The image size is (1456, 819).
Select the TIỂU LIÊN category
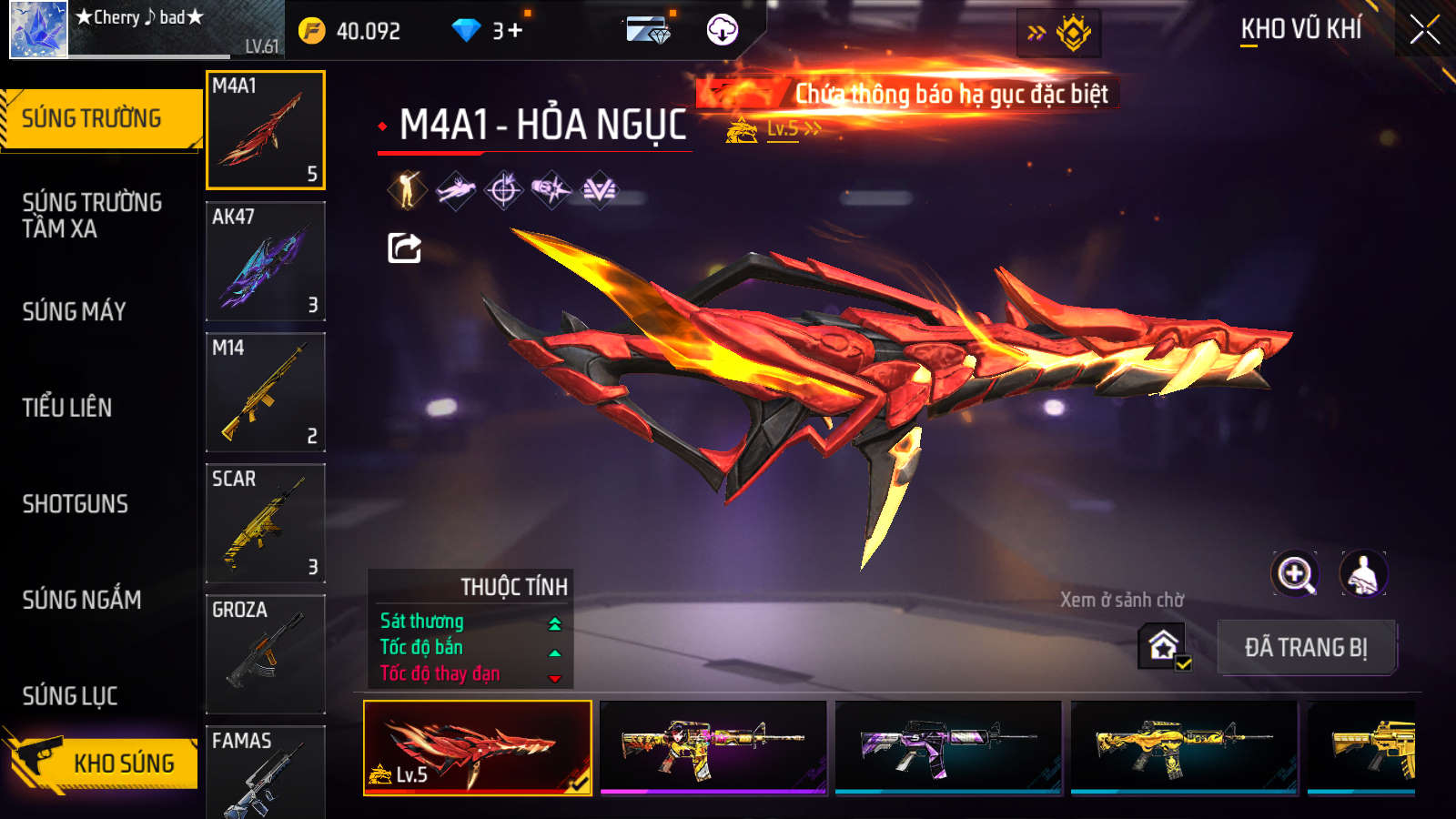click(67, 408)
